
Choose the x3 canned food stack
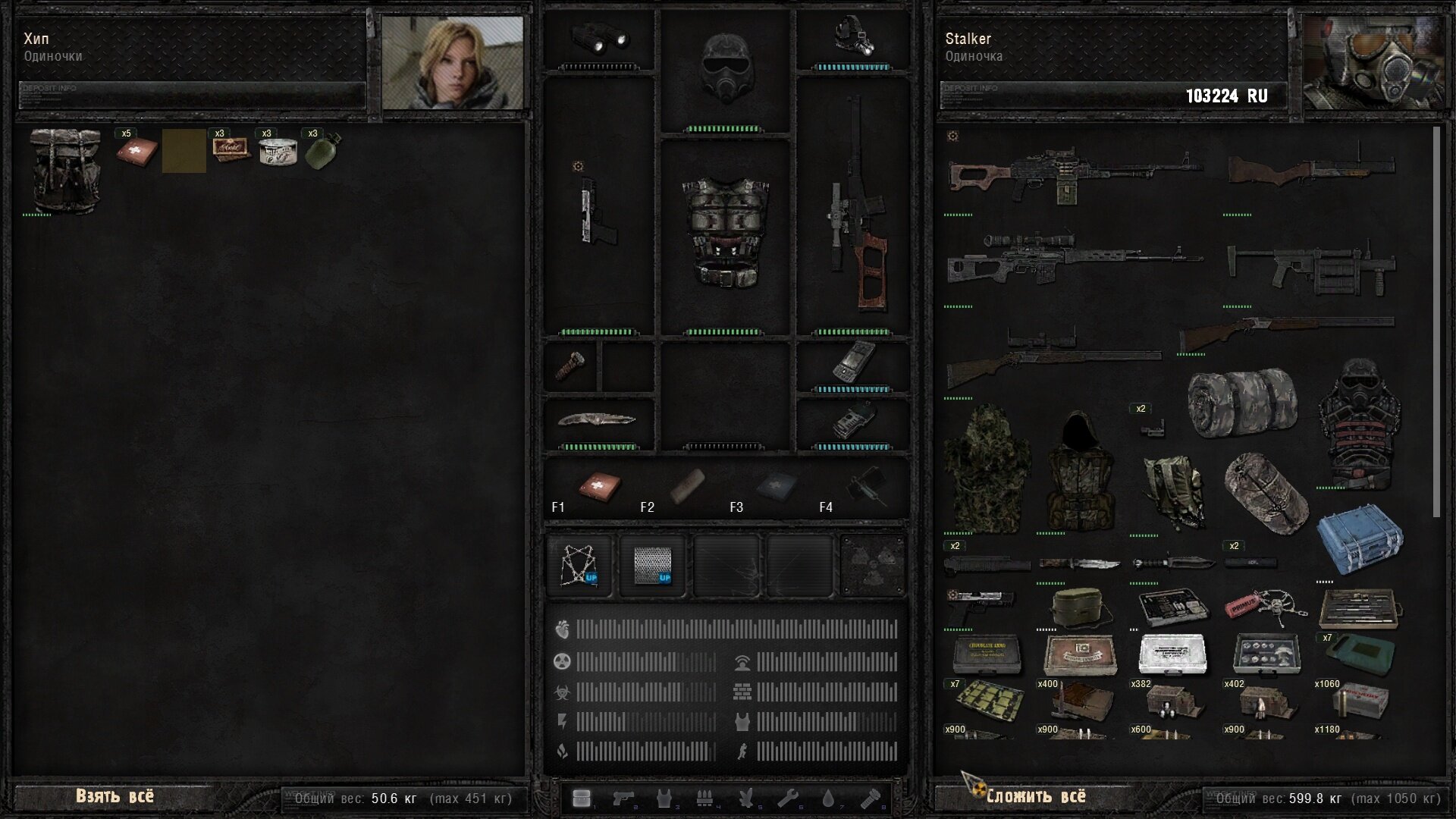click(x=277, y=150)
